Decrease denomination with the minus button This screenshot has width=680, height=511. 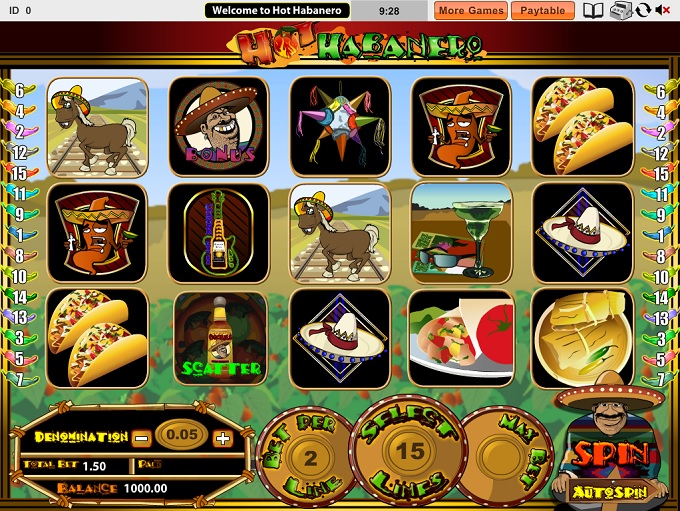point(143,437)
